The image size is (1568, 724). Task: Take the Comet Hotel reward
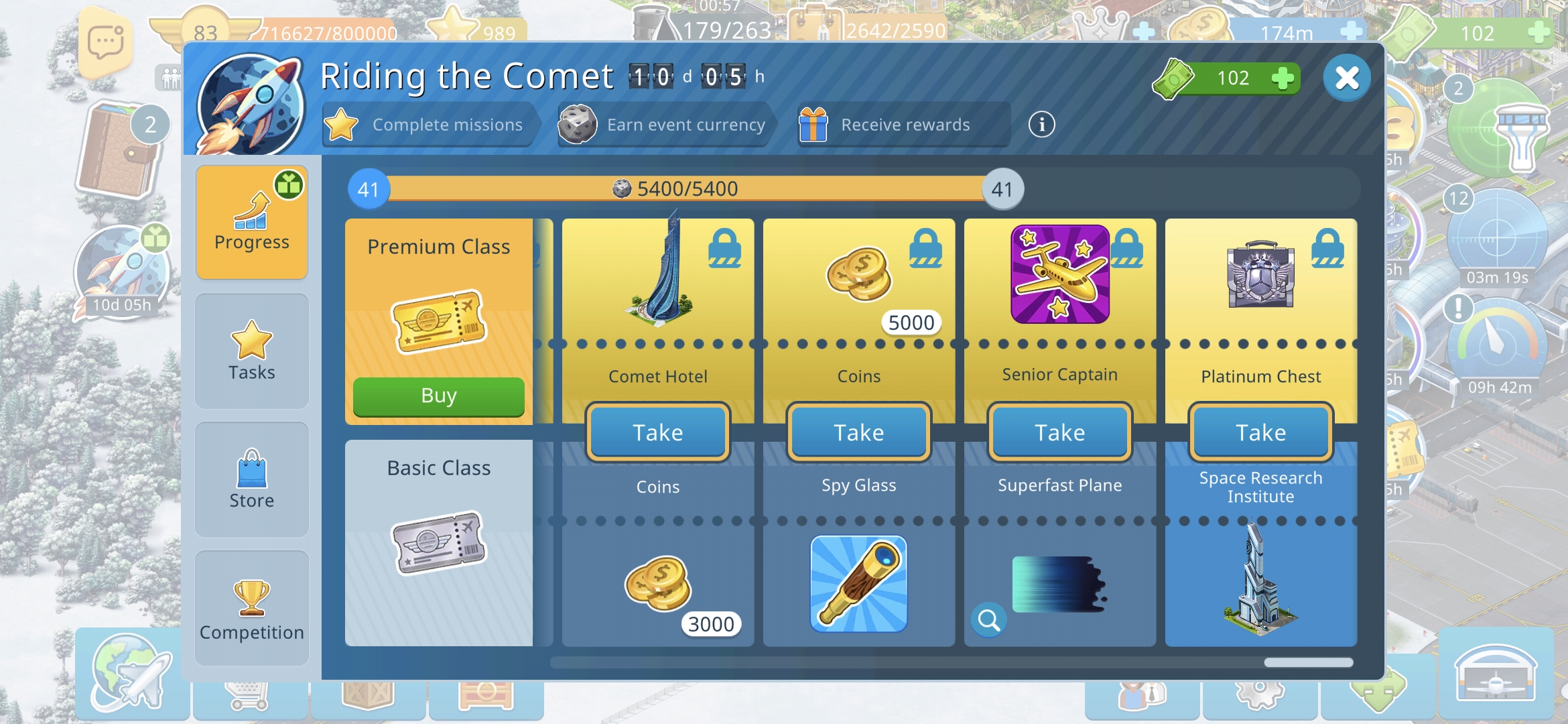[657, 432]
